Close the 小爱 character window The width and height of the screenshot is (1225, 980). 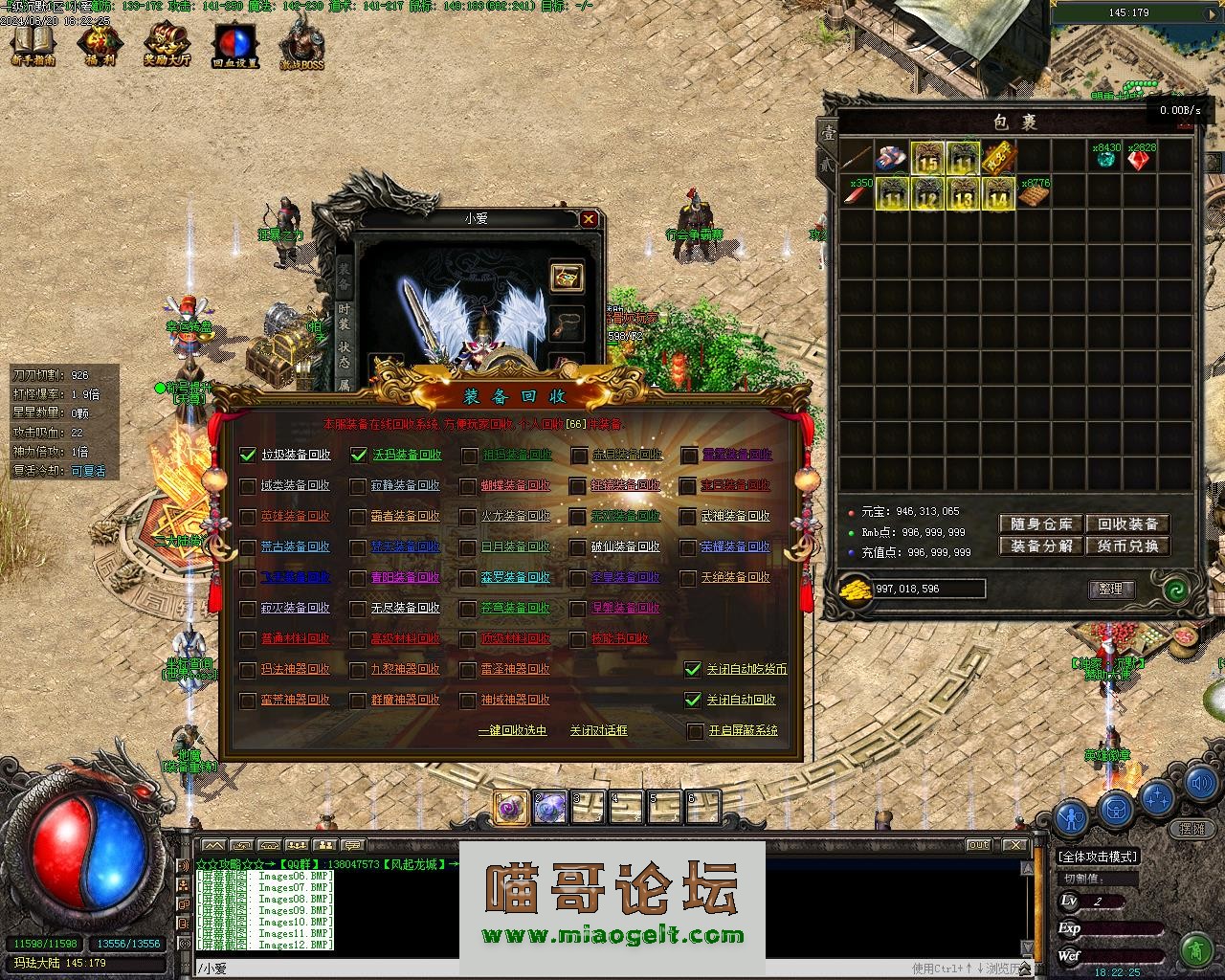589,219
